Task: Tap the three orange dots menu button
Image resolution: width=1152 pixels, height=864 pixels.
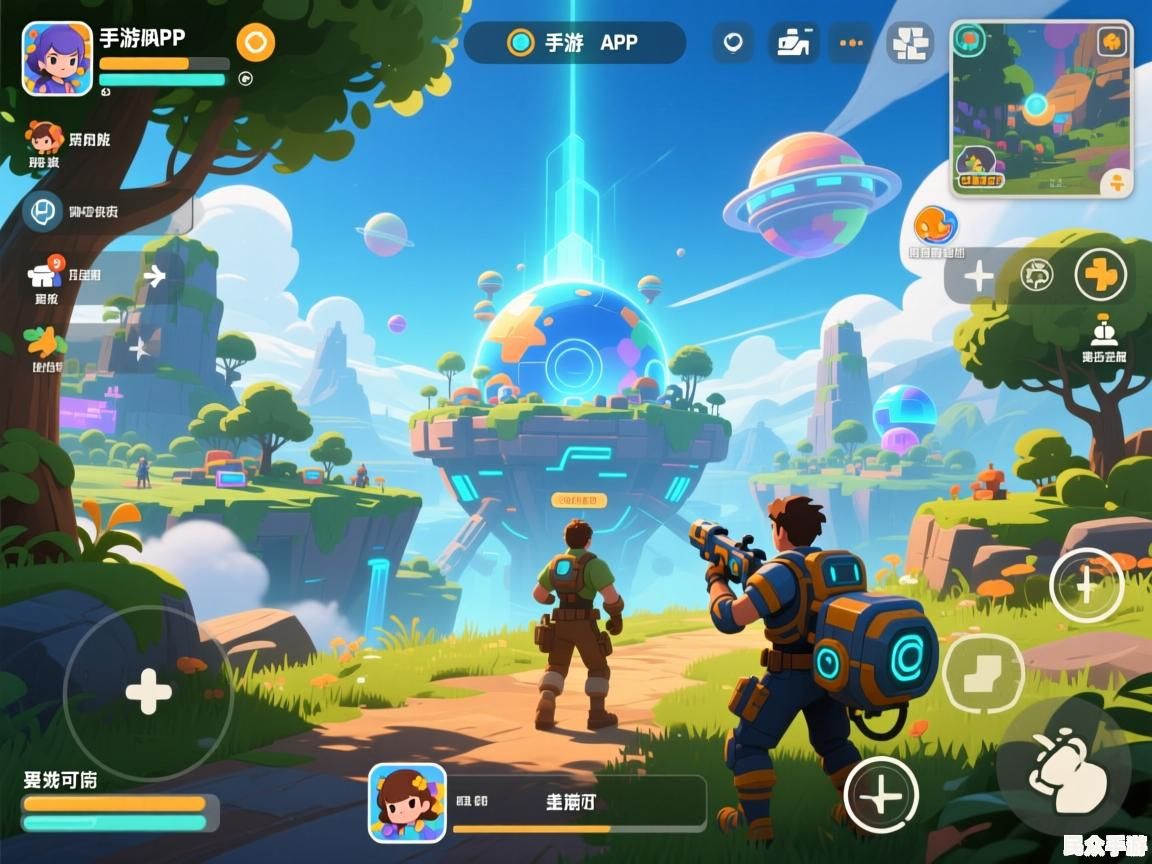Action: (x=851, y=43)
